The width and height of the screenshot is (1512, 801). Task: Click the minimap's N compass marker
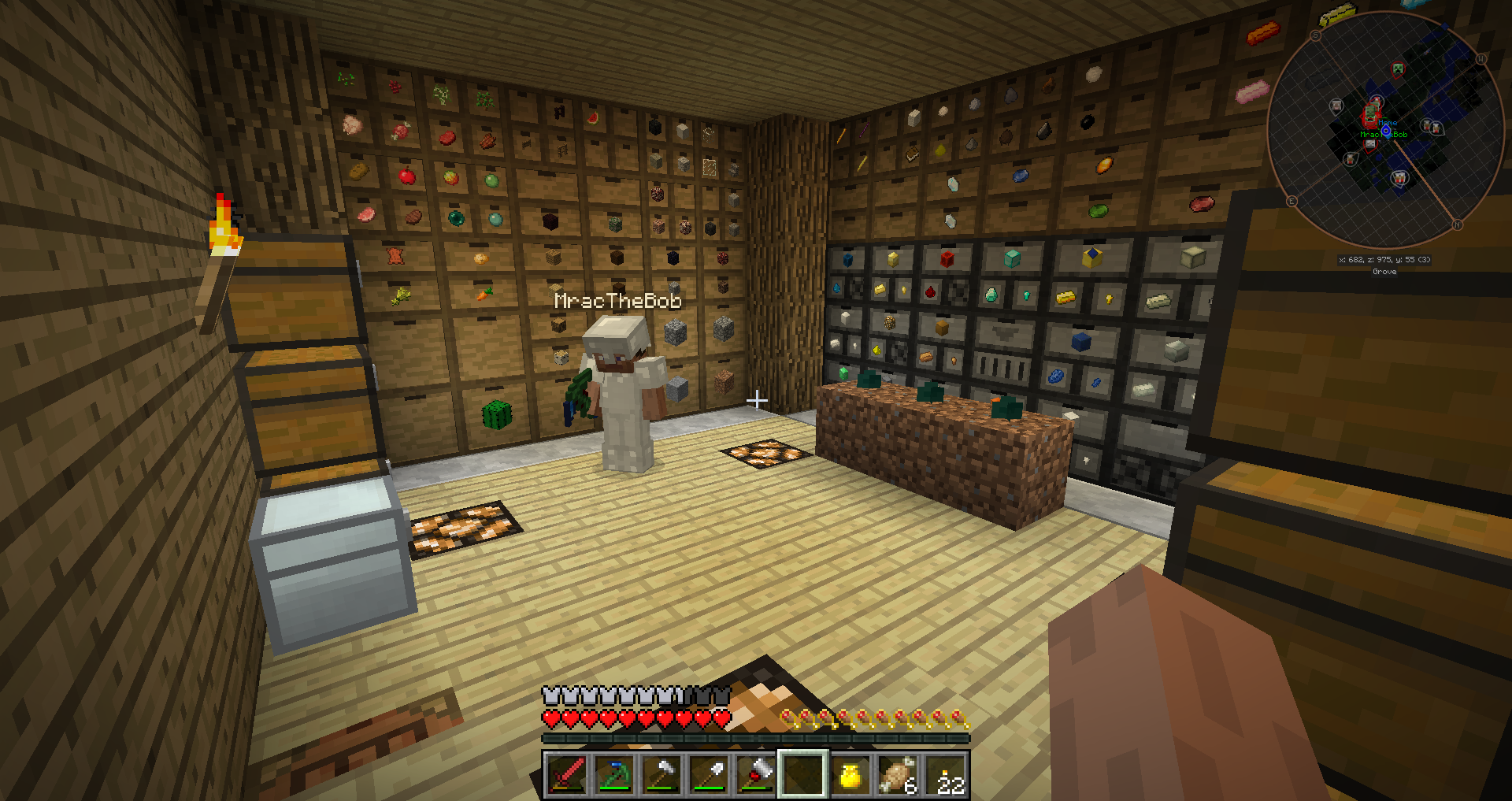[x=1457, y=225]
